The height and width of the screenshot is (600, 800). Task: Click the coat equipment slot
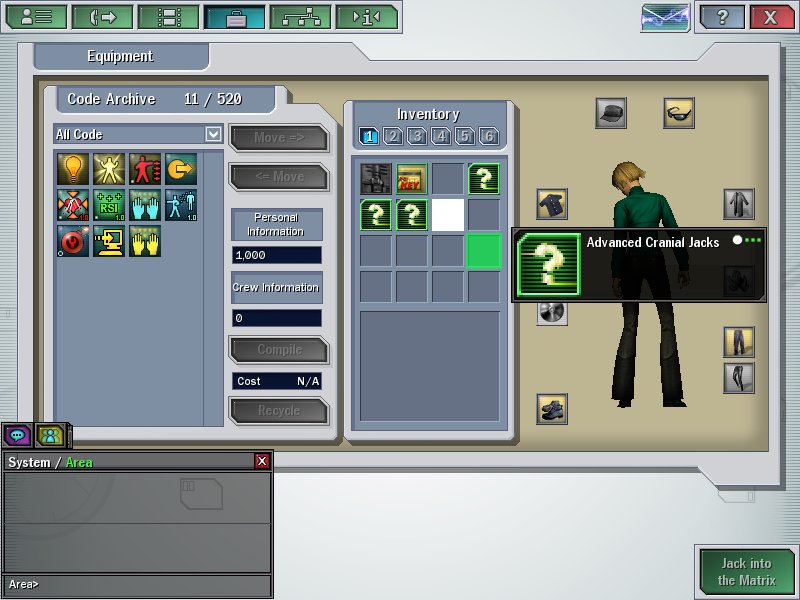click(x=739, y=205)
